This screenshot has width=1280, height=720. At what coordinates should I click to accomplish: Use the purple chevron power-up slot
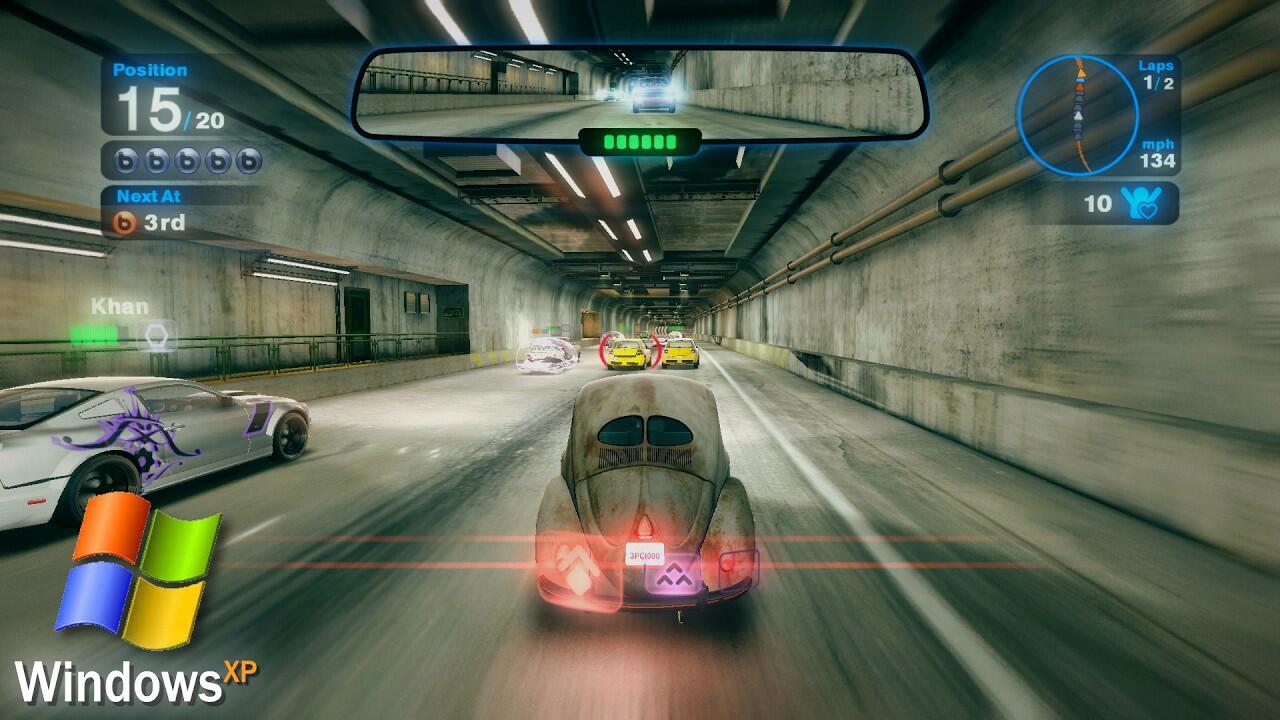(672, 574)
